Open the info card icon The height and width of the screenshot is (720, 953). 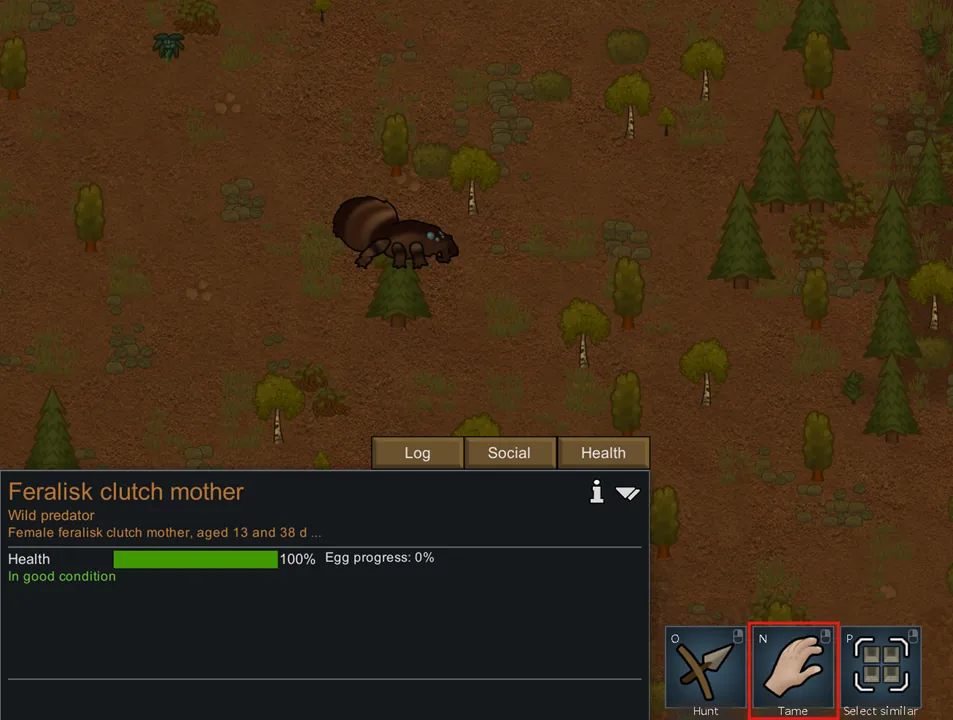pyautogui.click(x=597, y=492)
